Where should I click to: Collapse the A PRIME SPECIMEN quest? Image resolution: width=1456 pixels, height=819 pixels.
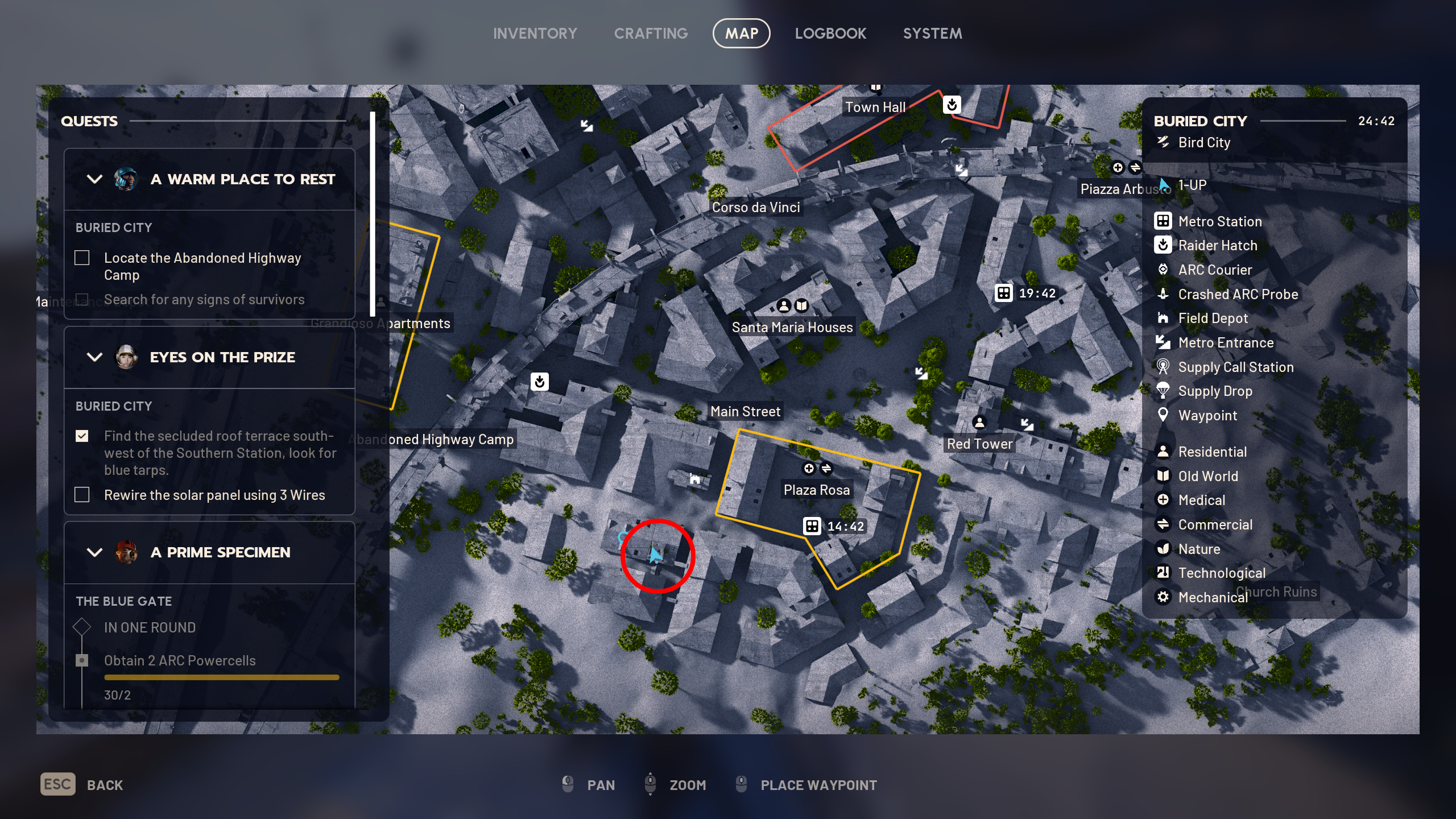pos(96,552)
